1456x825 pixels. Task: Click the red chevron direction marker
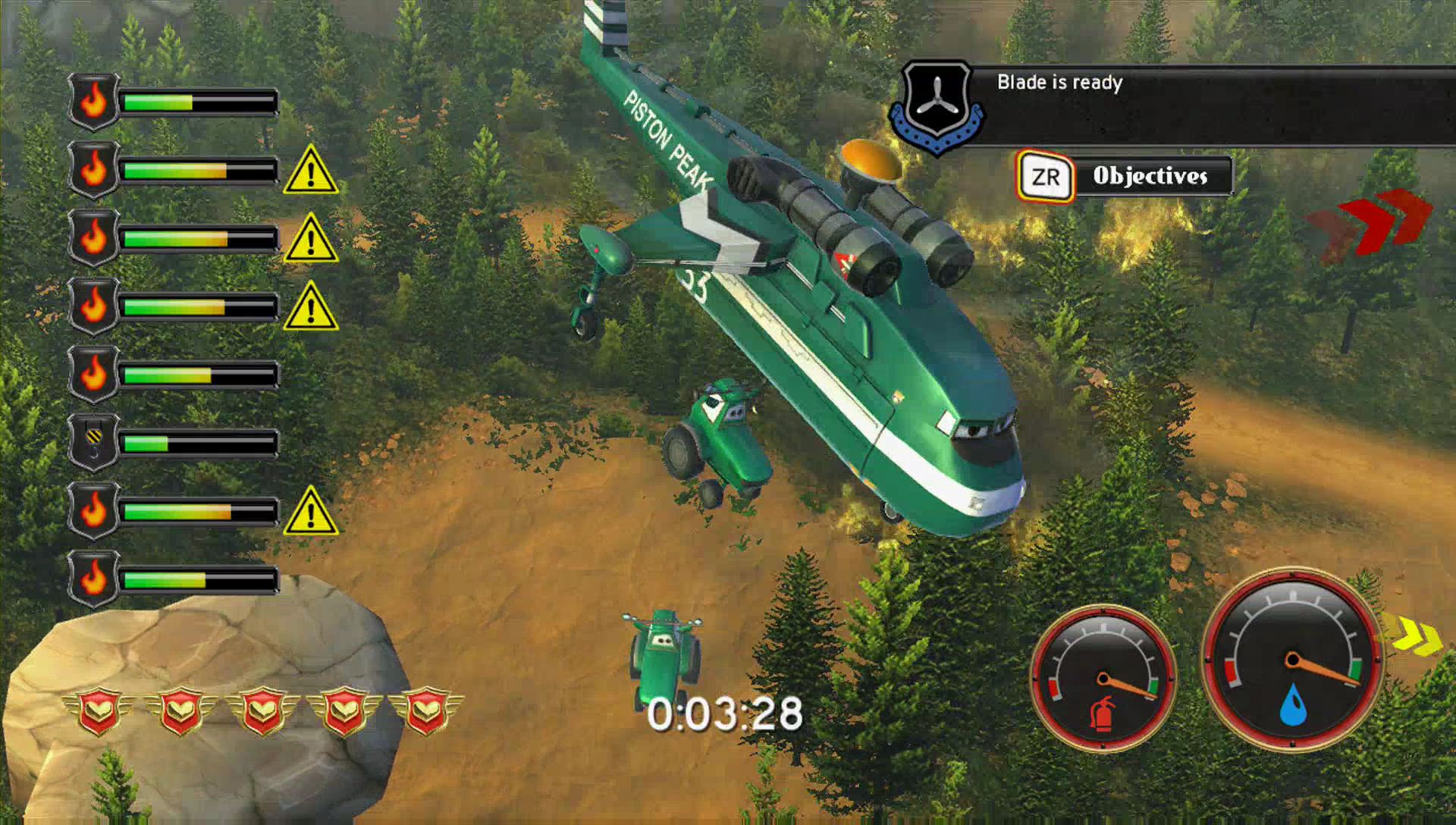tap(1371, 222)
